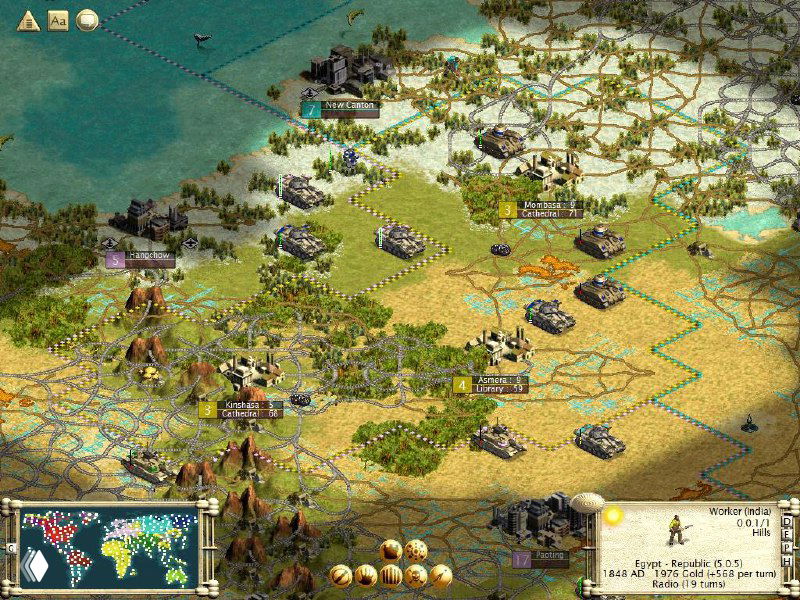This screenshot has width=800, height=600.
Task: Open the advisors speech bubble button
Action: tap(88, 19)
